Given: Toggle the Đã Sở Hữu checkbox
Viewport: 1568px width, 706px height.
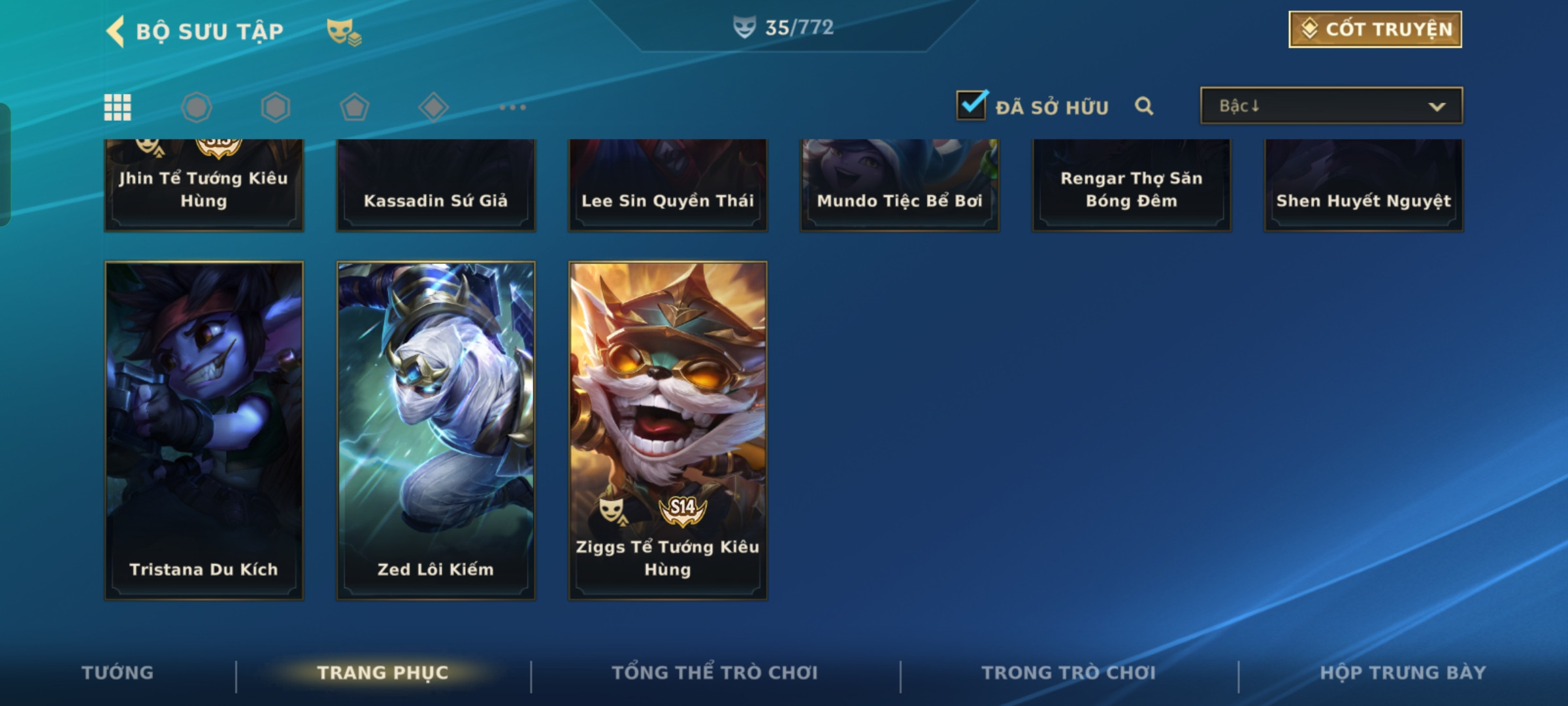Looking at the screenshot, I should (x=971, y=105).
